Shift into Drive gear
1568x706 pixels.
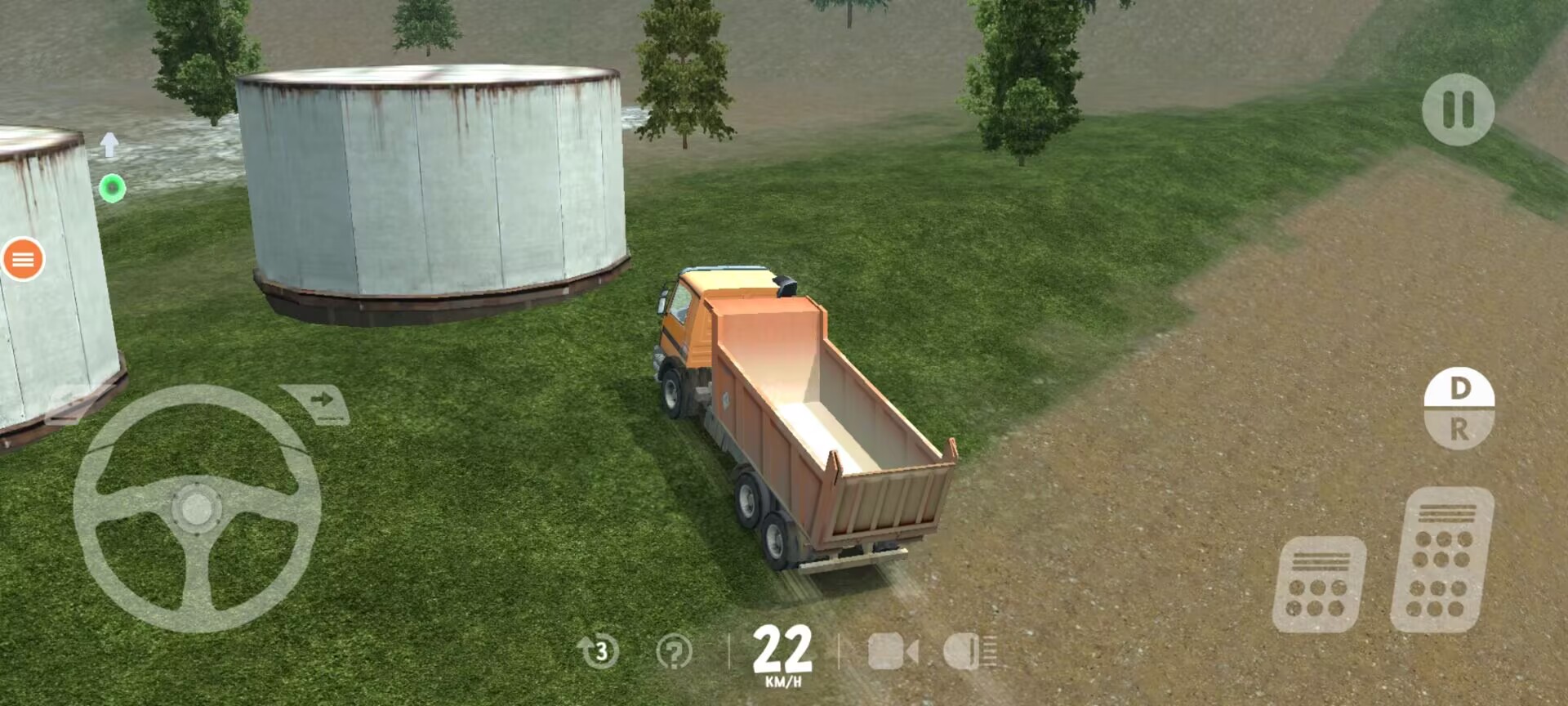(x=1459, y=388)
